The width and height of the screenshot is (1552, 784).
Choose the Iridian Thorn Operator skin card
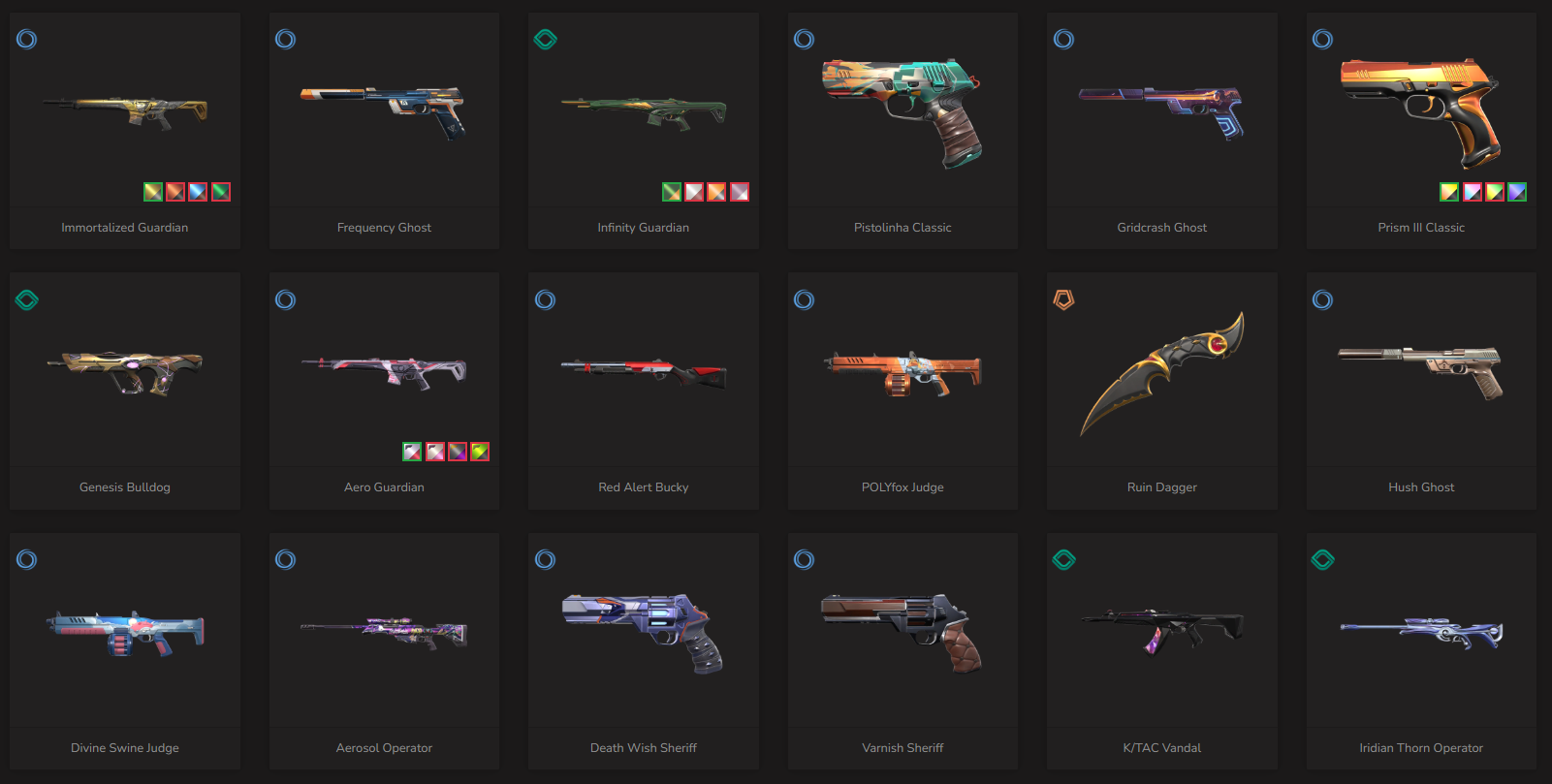click(1421, 638)
